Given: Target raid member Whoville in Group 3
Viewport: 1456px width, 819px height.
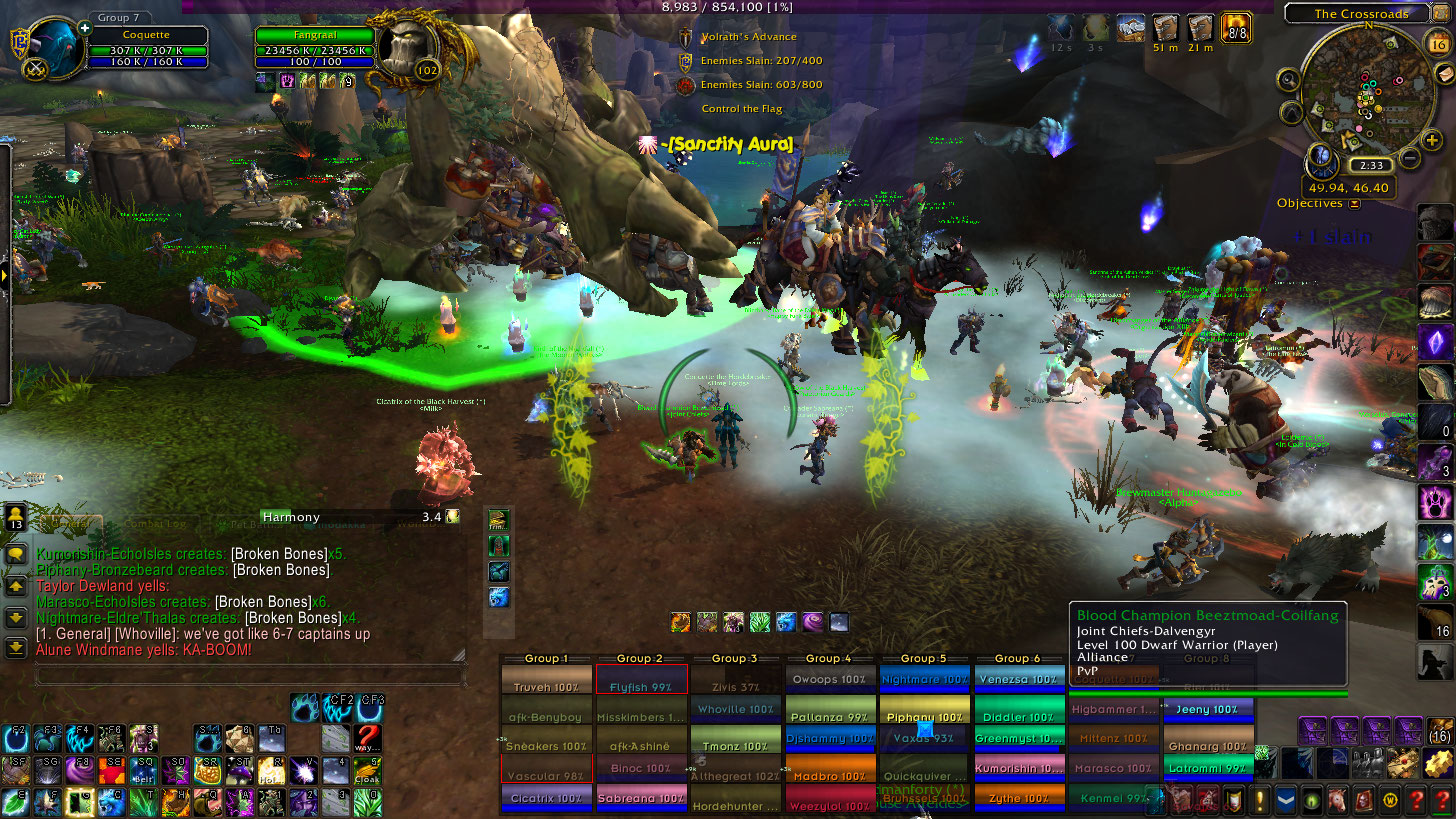Looking at the screenshot, I should (x=734, y=709).
